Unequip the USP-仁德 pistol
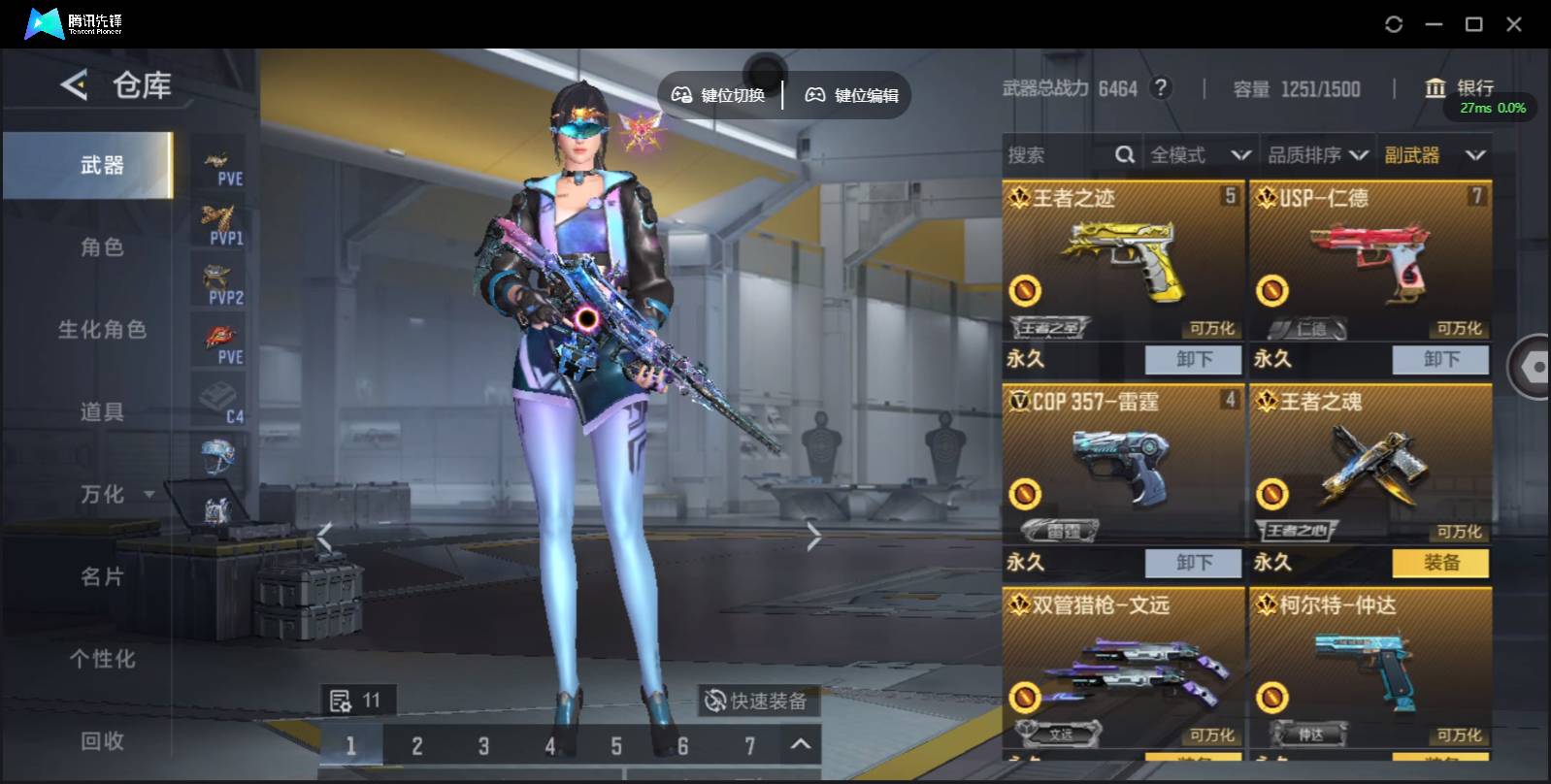This screenshot has height=784, width=1551. [1440, 359]
